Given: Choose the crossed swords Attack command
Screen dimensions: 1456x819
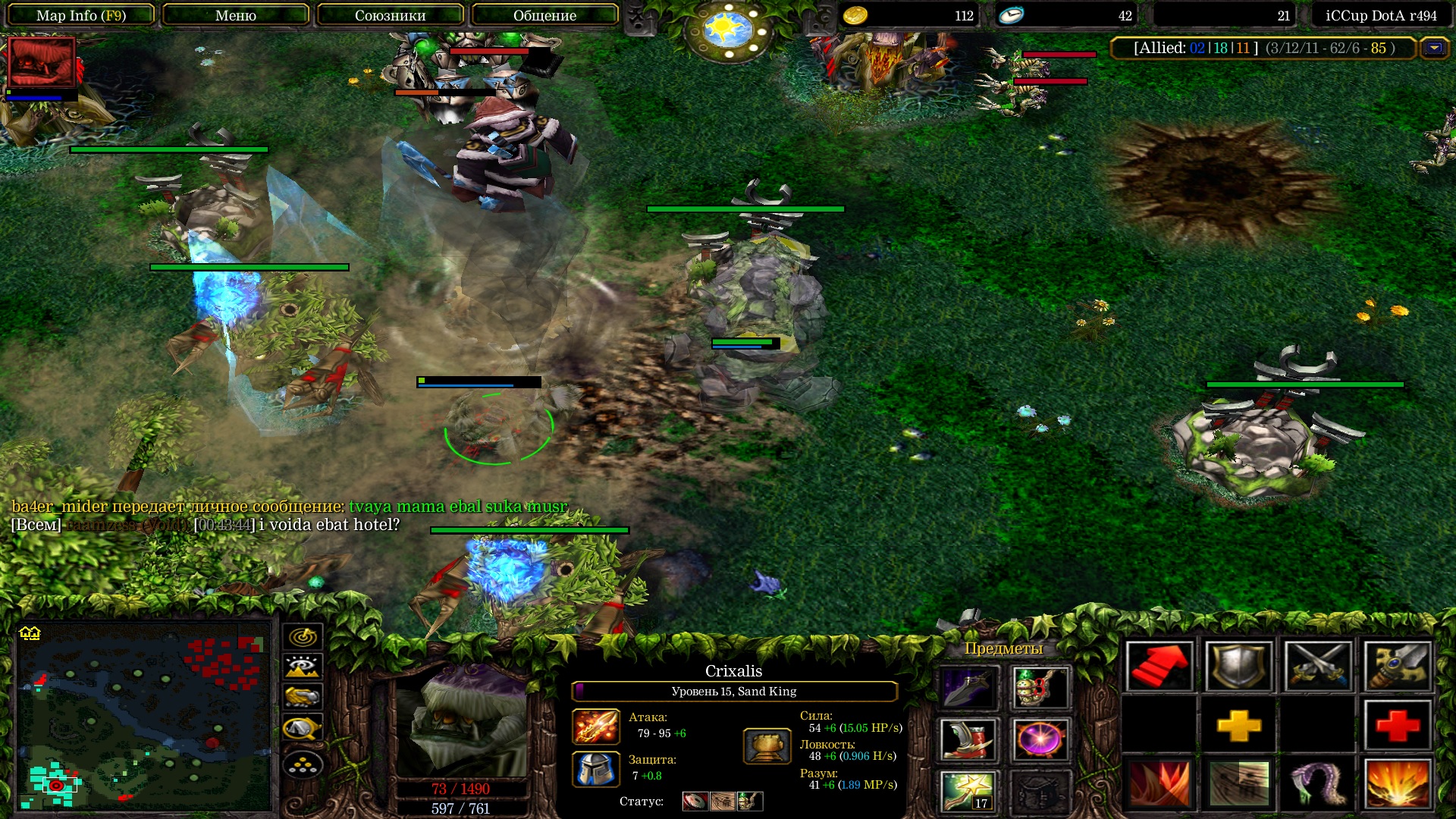Looking at the screenshot, I should point(1318,667).
